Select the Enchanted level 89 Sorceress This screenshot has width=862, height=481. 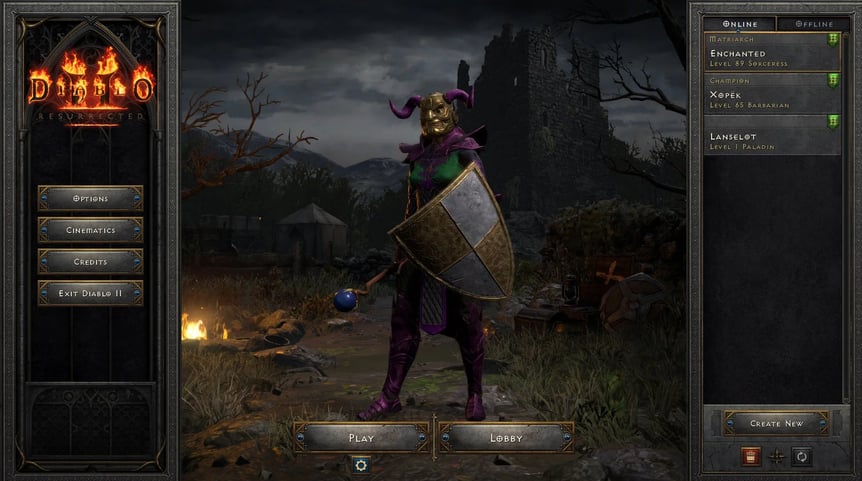click(771, 56)
